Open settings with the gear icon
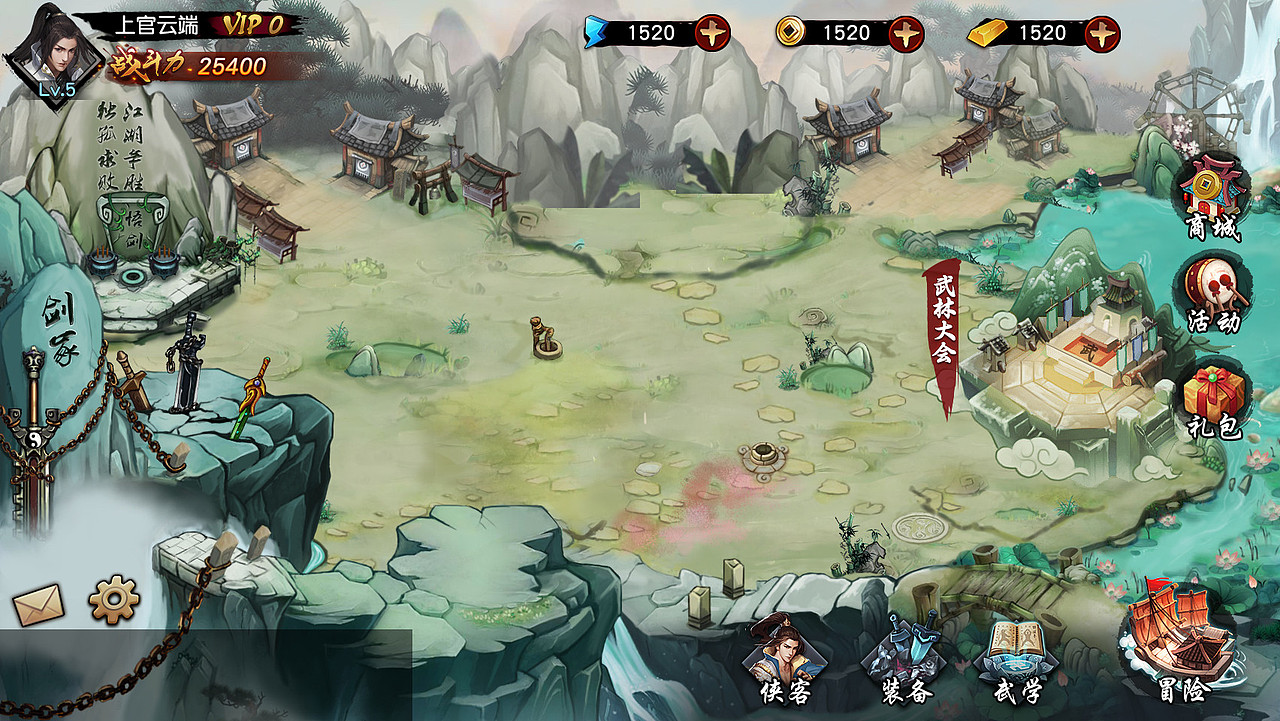Image resolution: width=1280 pixels, height=721 pixels. coord(114,600)
